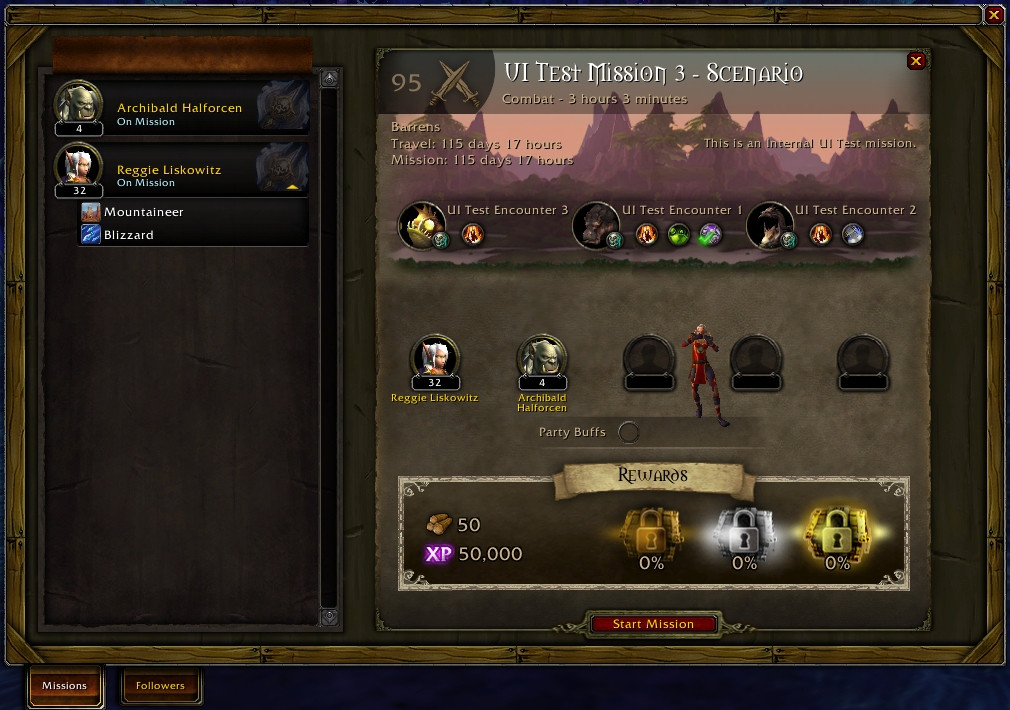
Task: Click UI Test Encounter 3 enemy portrait
Action: [x=421, y=225]
